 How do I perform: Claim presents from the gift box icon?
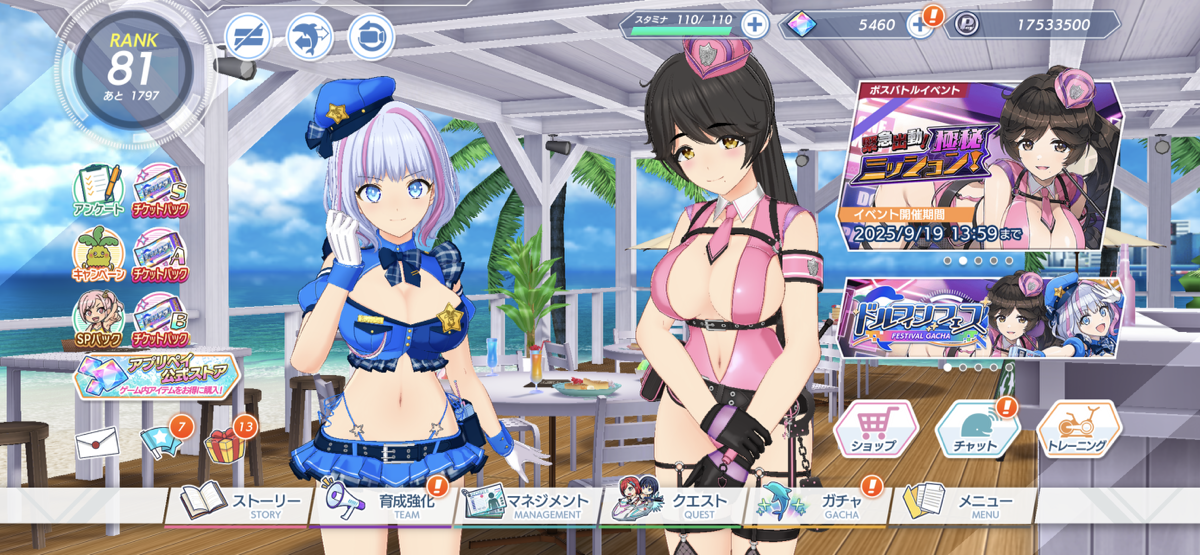click(x=224, y=442)
